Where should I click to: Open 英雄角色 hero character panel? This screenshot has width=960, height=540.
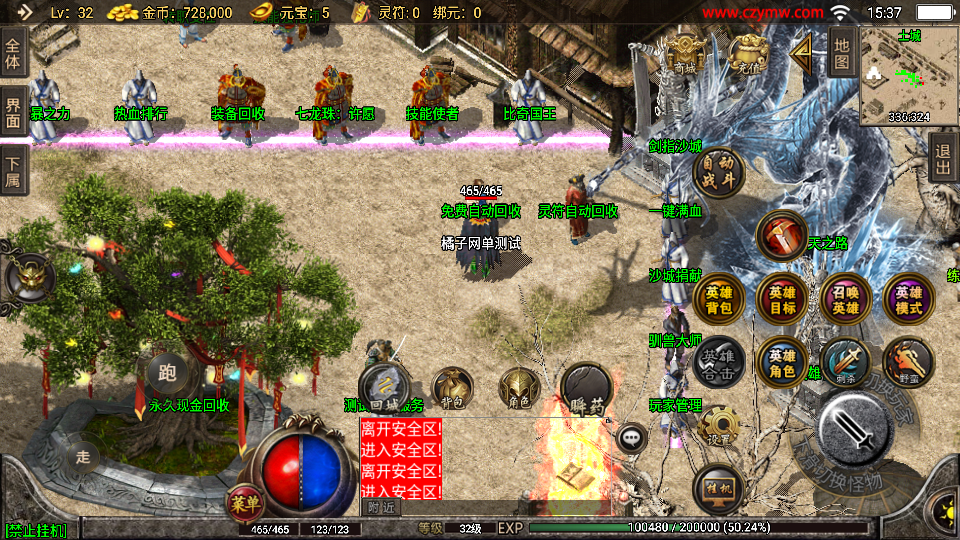(782, 363)
